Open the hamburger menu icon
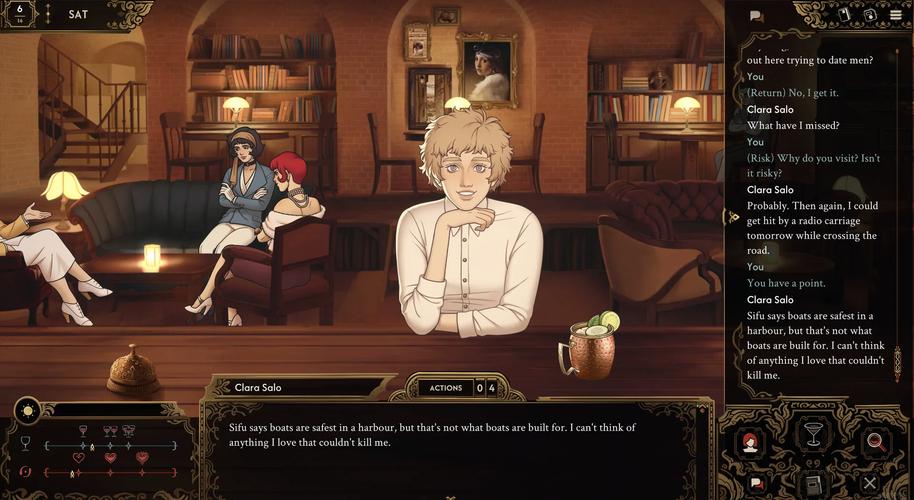Viewport: 914px width, 500px height. click(x=896, y=15)
